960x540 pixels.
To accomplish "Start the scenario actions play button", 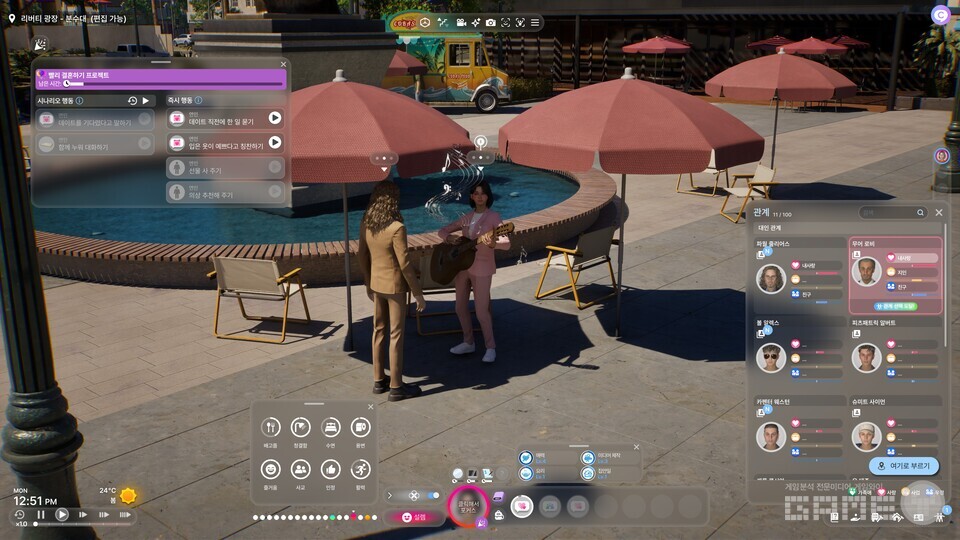I will tap(146, 101).
